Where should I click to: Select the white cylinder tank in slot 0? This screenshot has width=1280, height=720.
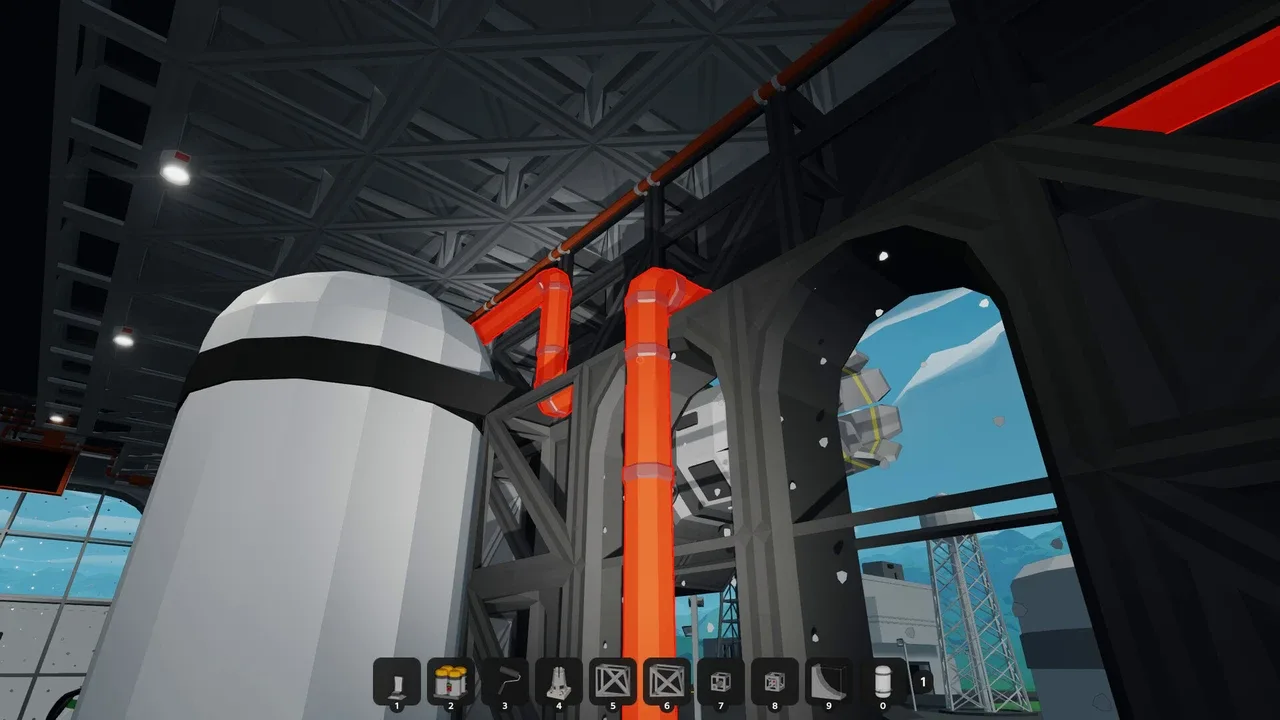[883, 681]
